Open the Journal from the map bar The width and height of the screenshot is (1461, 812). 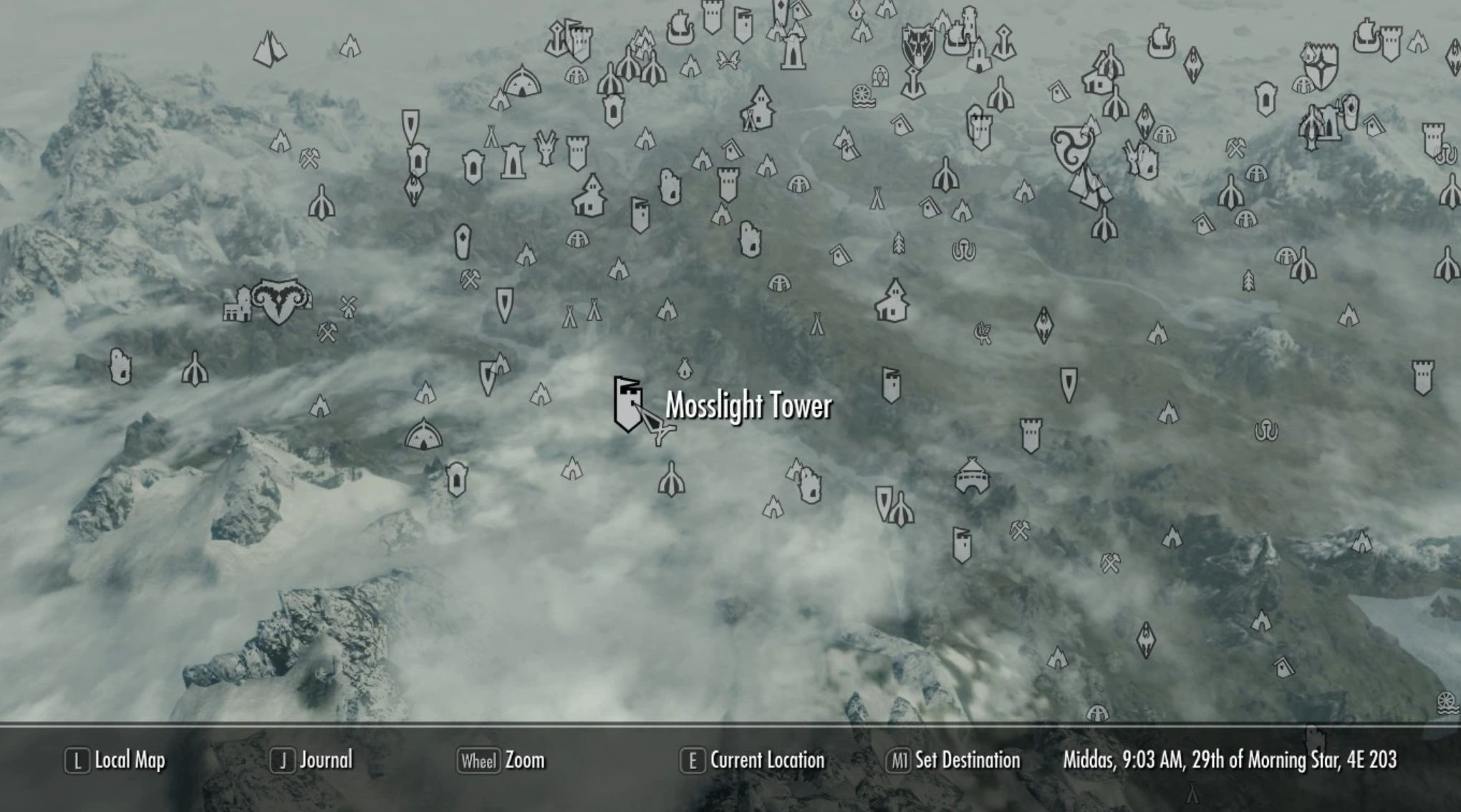[312, 760]
